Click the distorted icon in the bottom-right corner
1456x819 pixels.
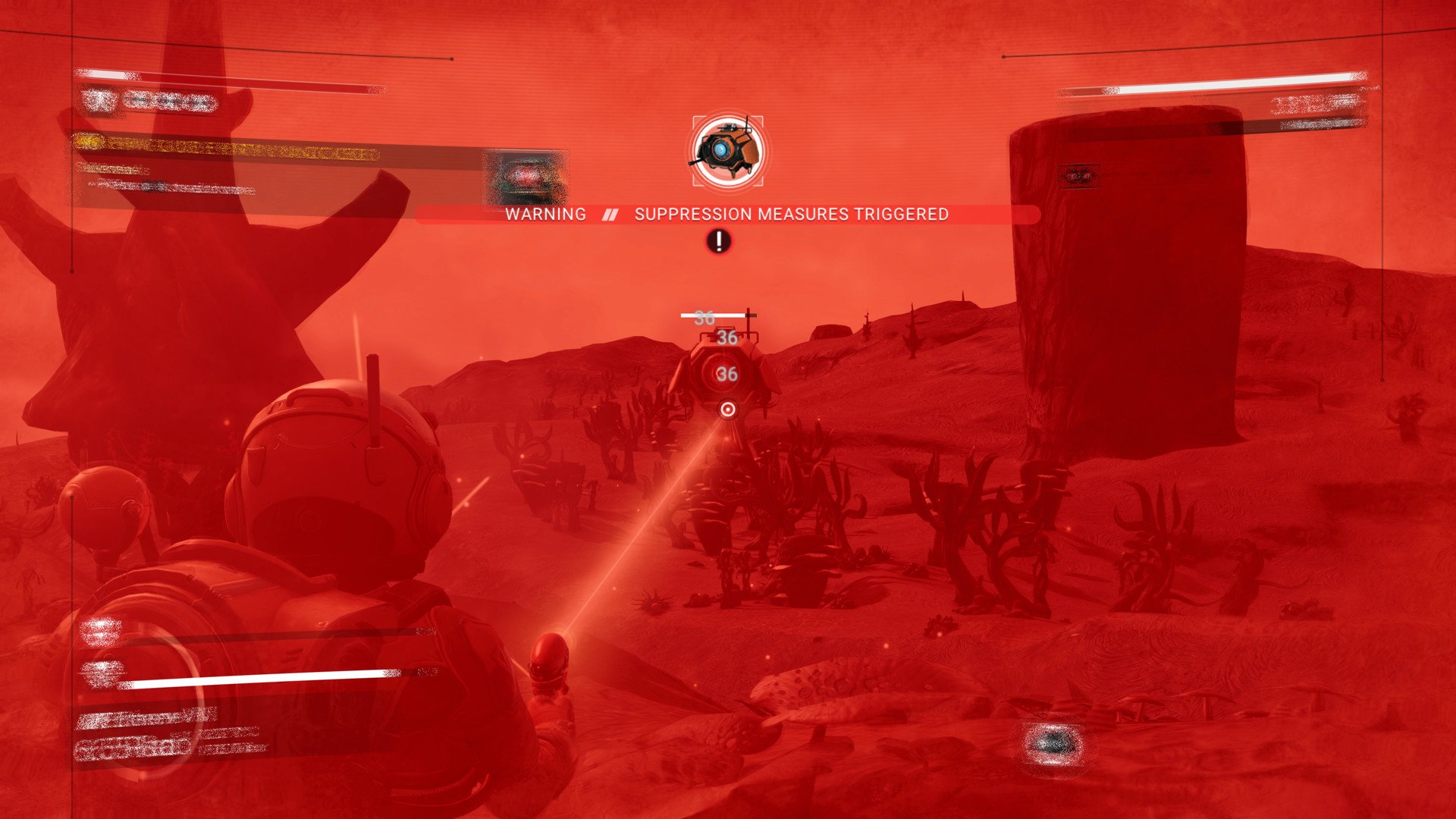coord(1052,744)
